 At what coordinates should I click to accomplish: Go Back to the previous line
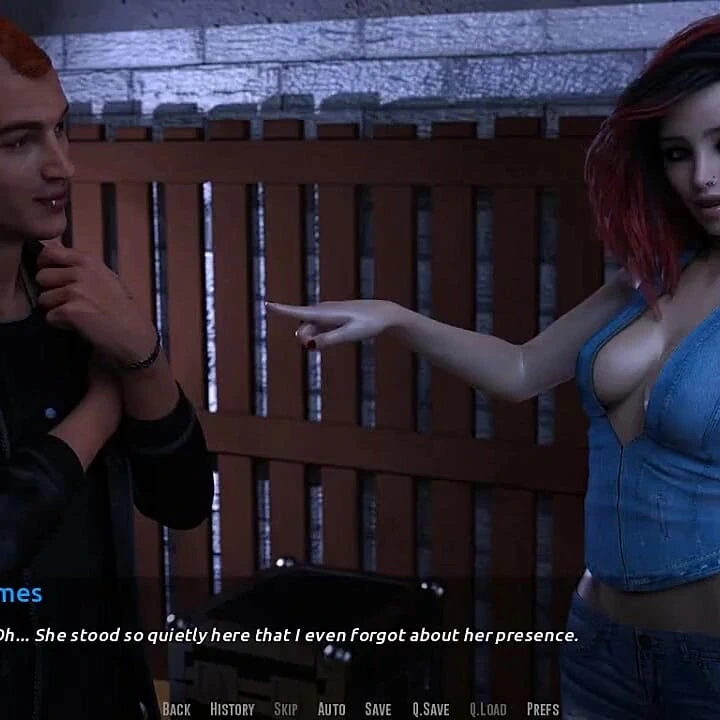(176, 709)
